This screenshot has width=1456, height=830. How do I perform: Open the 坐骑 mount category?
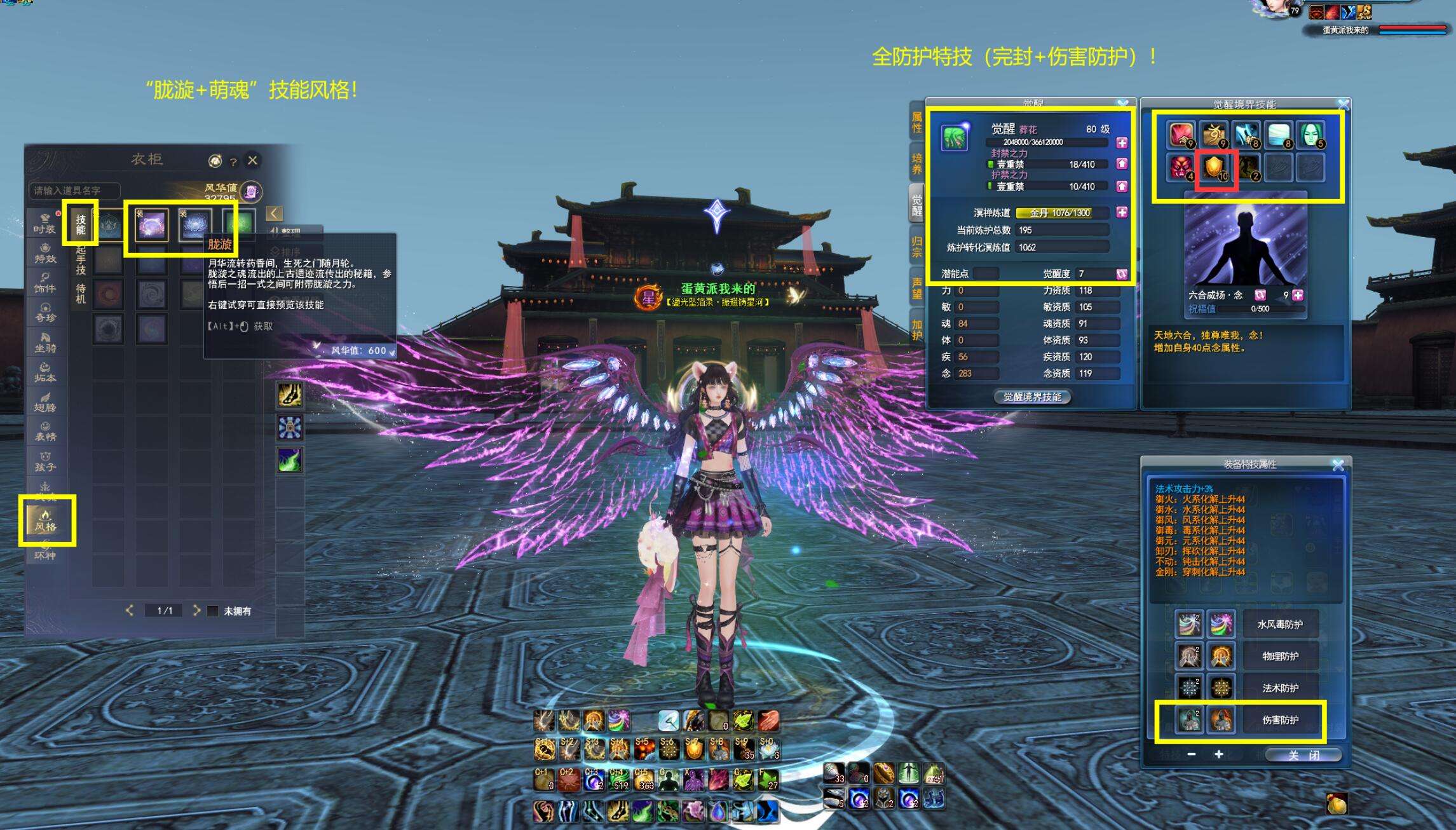(x=44, y=343)
